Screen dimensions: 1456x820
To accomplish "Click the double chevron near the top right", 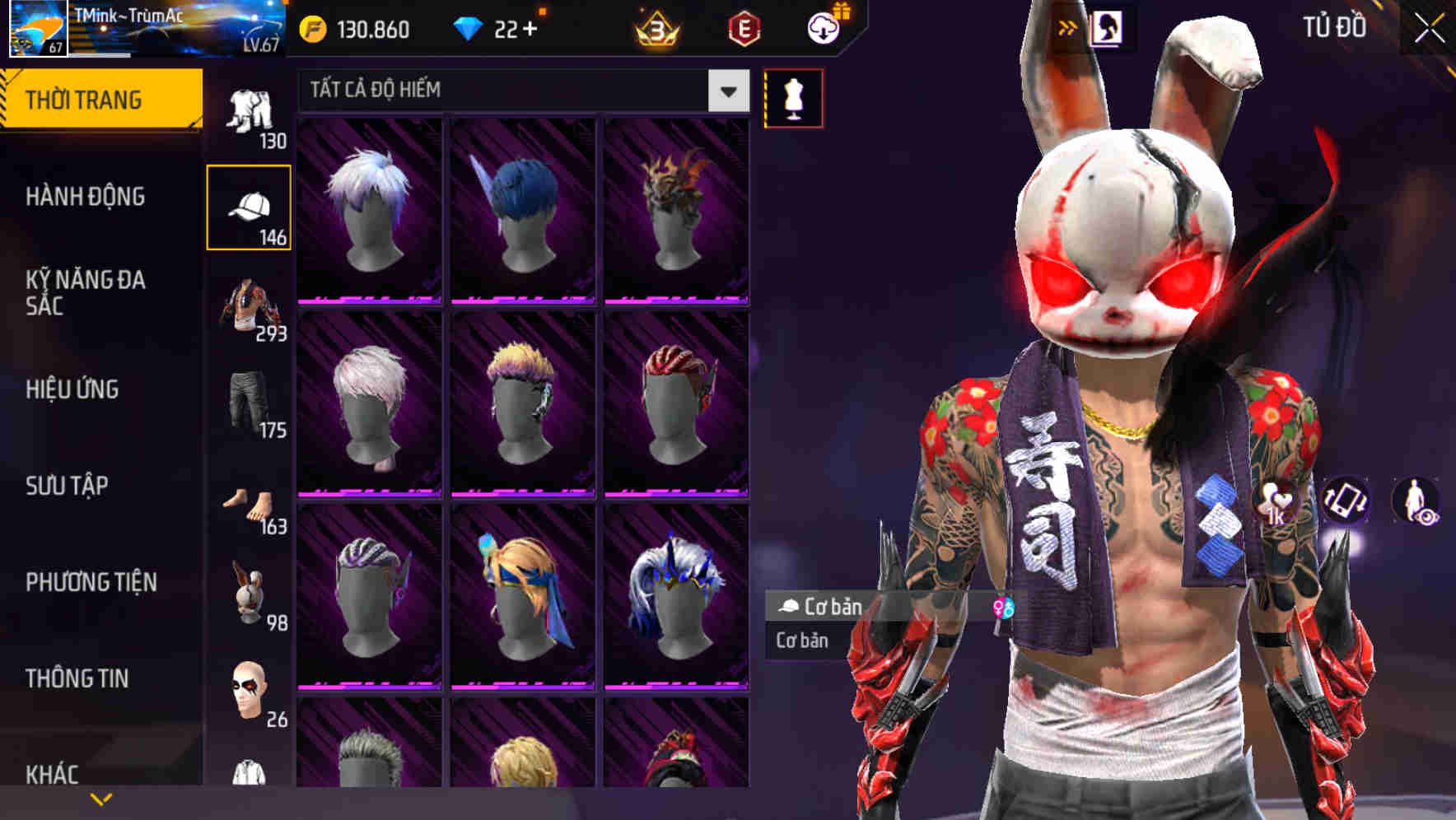I will point(1068,26).
